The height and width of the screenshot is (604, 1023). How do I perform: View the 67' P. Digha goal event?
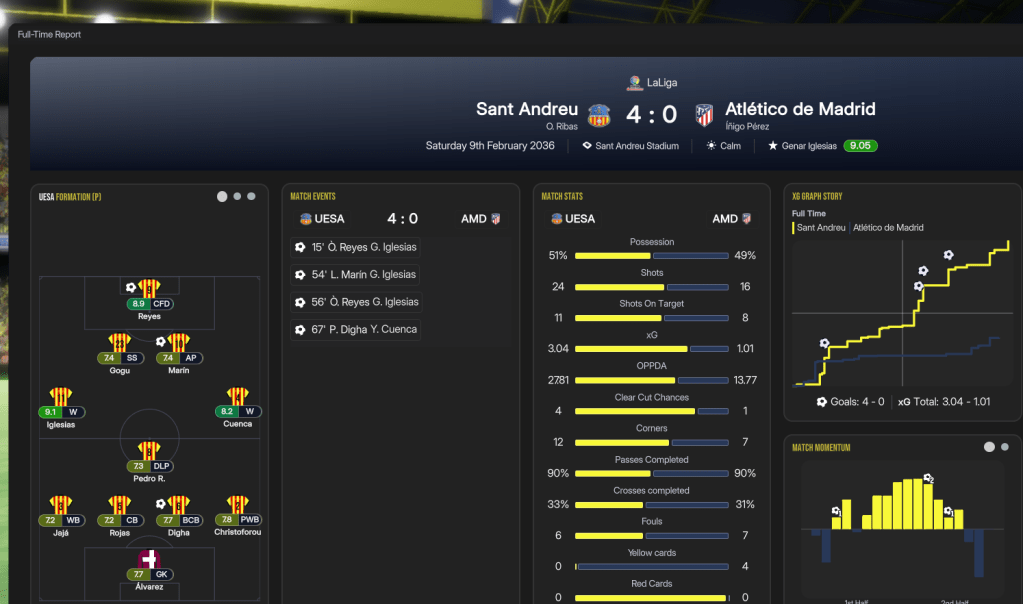(356, 329)
